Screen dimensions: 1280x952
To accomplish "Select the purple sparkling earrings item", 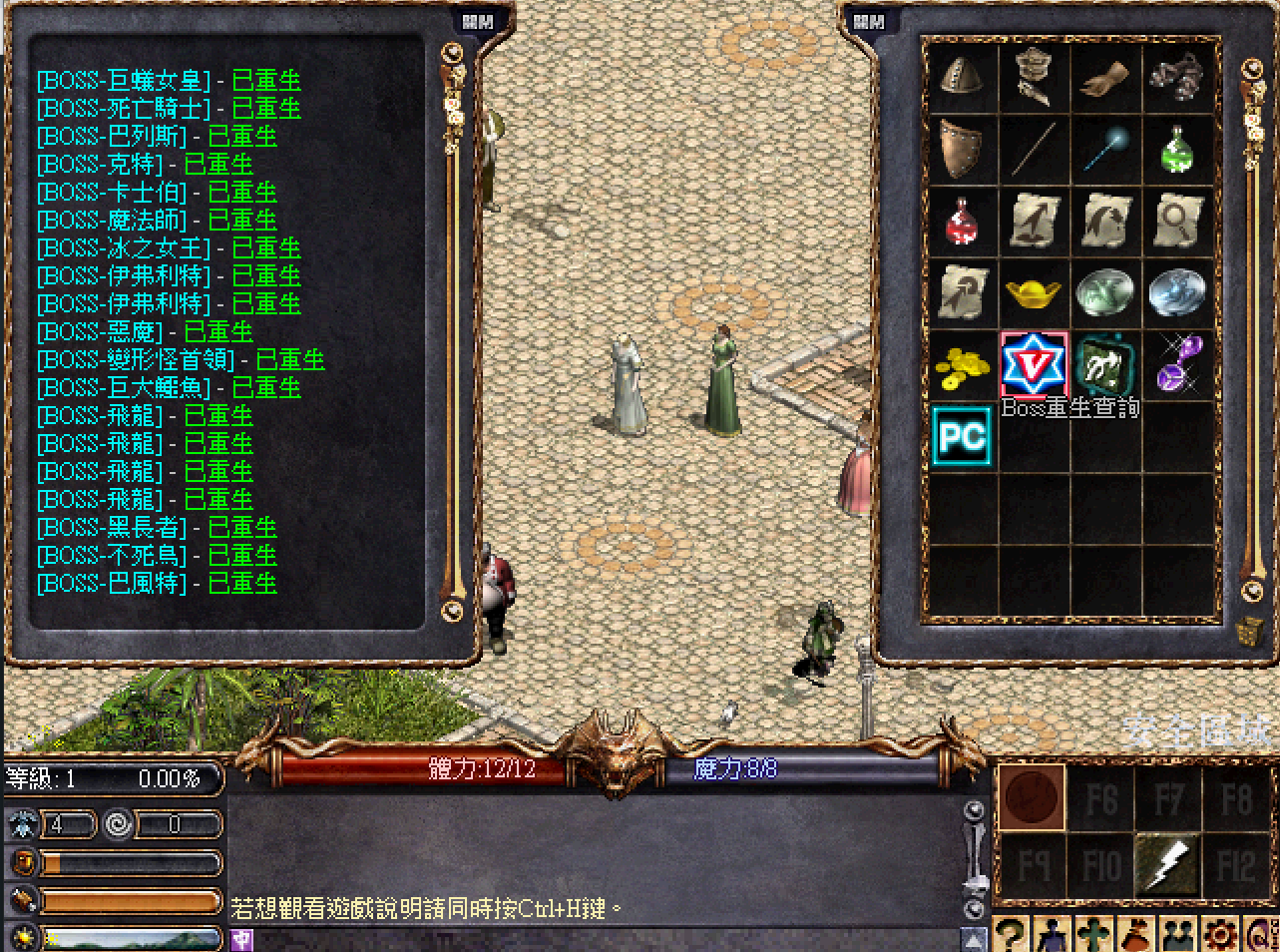I will click(x=1177, y=365).
